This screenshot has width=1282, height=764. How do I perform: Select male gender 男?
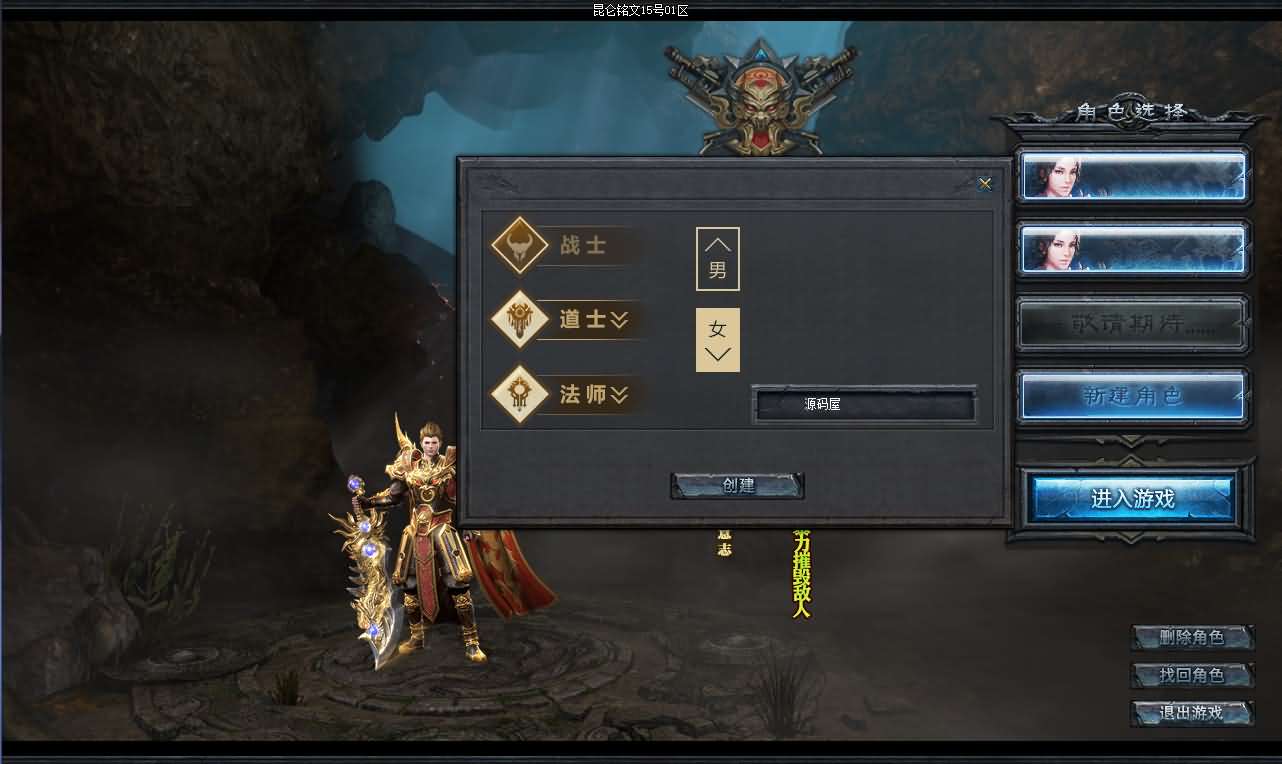[x=718, y=259]
